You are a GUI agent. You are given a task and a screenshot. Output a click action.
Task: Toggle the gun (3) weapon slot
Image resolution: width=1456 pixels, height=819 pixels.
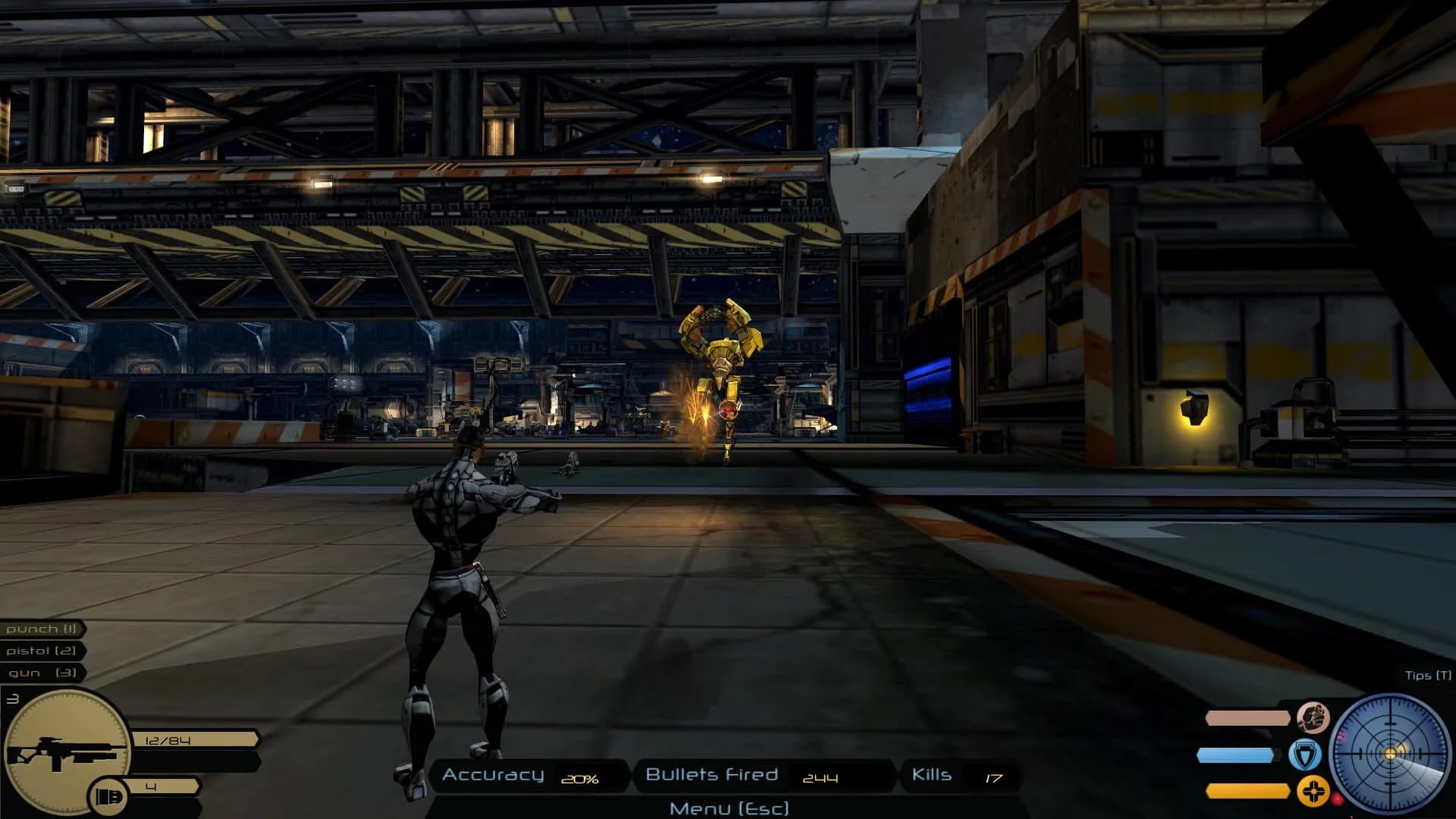click(x=40, y=673)
